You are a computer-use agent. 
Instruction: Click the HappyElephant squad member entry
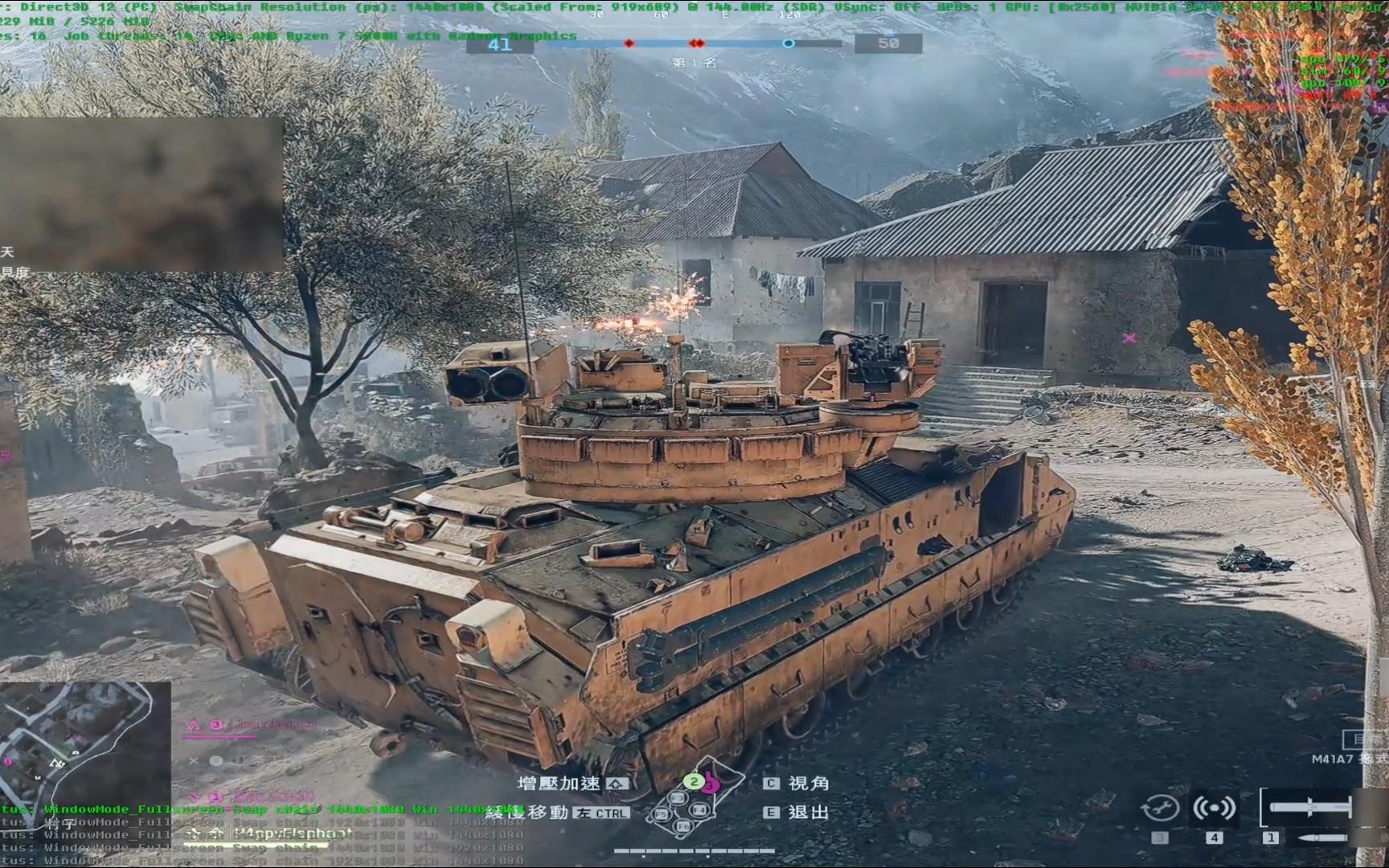[x=289, y=833]
